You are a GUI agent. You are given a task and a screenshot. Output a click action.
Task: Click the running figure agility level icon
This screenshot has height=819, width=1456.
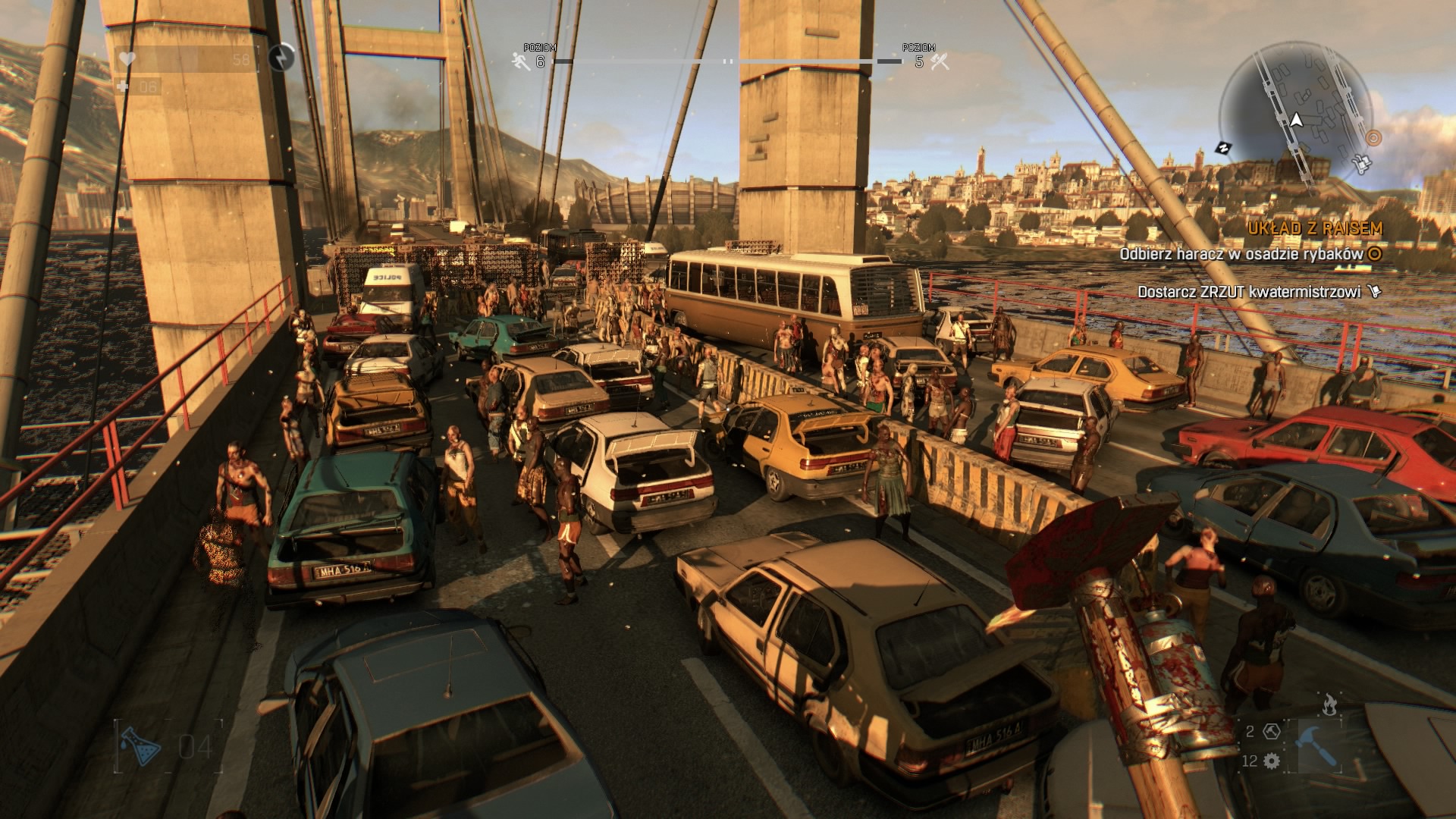coord(521,61)
